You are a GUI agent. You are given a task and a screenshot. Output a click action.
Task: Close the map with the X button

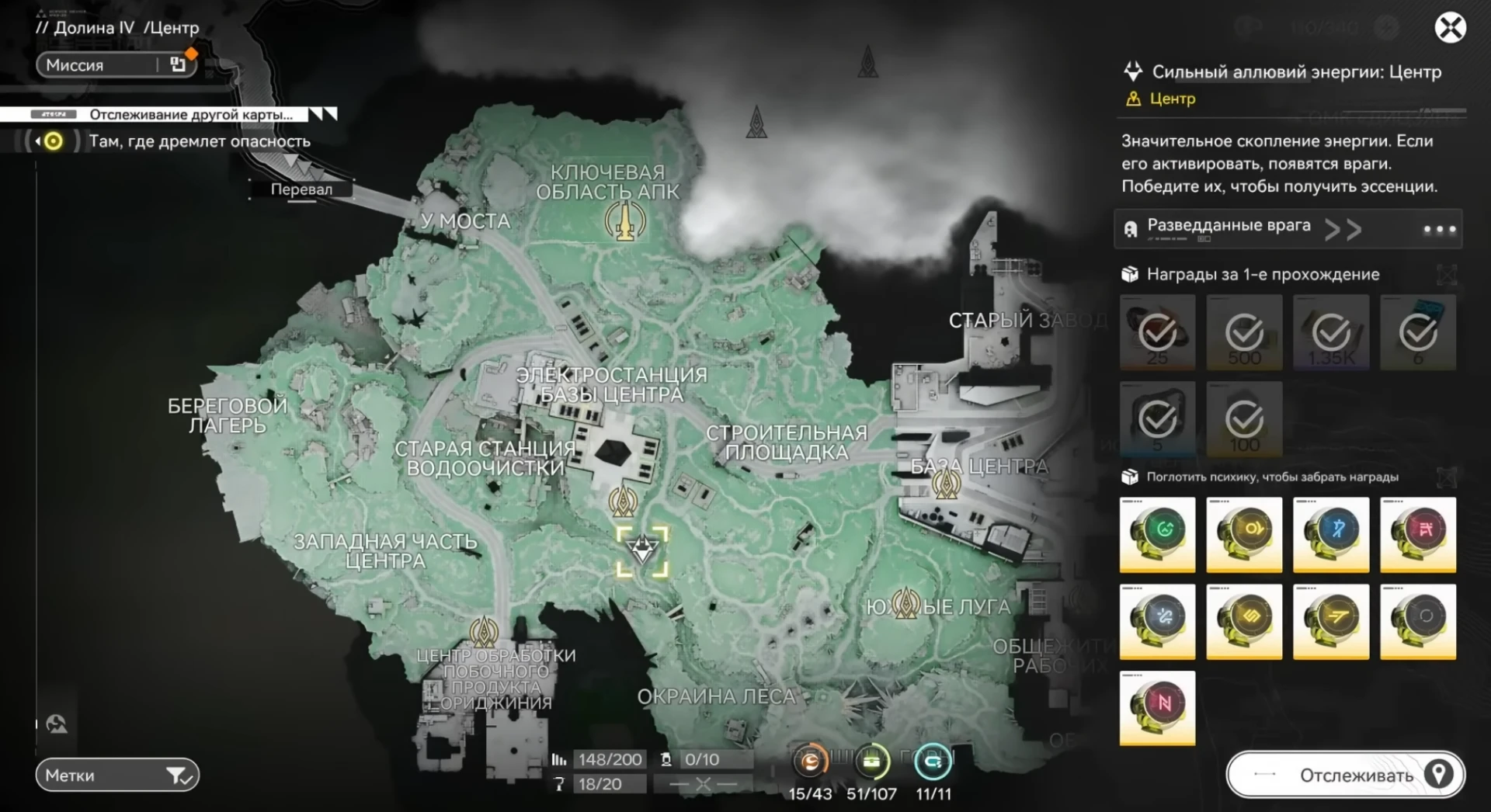(1450, 29)
